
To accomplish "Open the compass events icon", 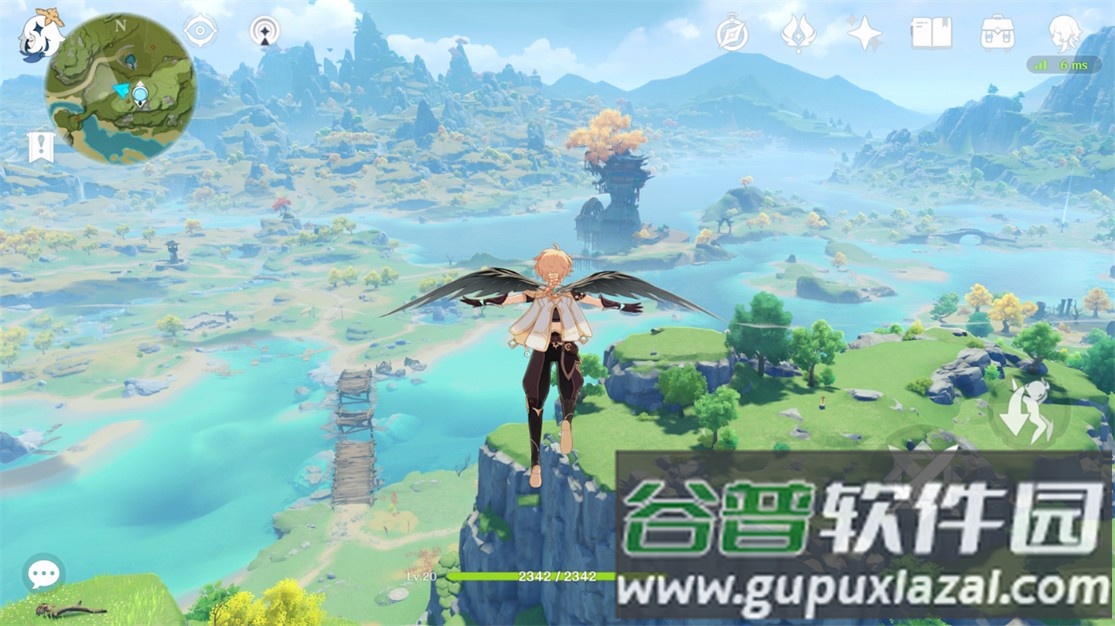I will click(x=732, y=34).
